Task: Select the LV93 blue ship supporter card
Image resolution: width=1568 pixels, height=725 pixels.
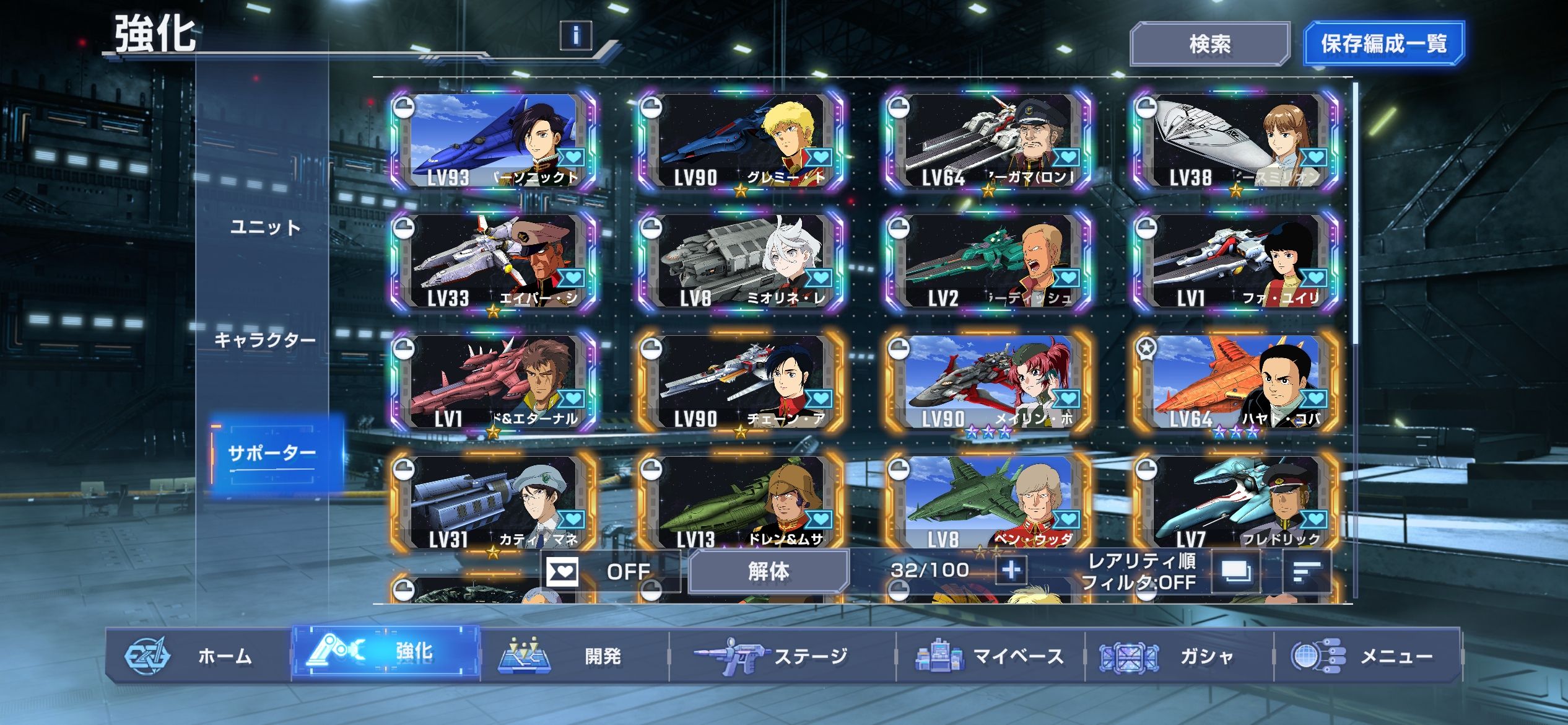Action: tap(494, 140)
